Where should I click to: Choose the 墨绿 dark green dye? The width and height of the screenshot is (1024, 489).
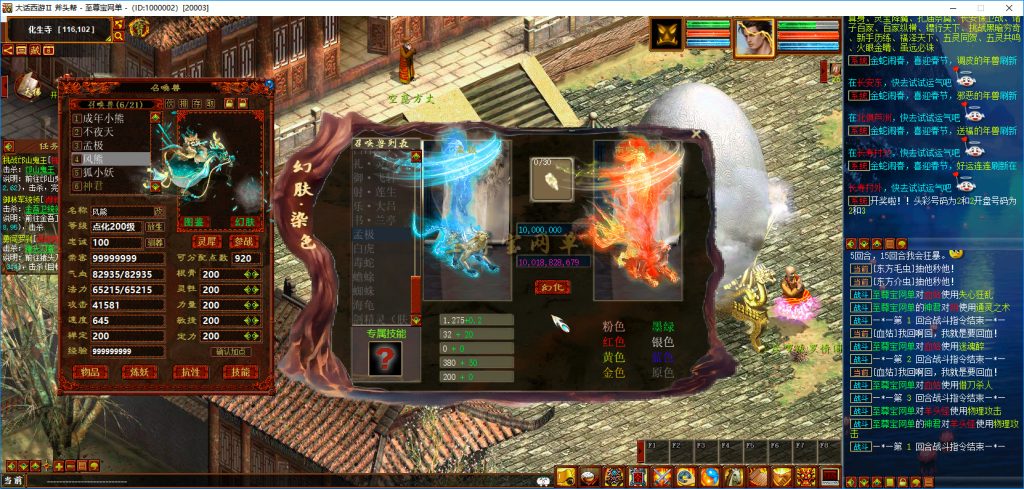(664, 326)
